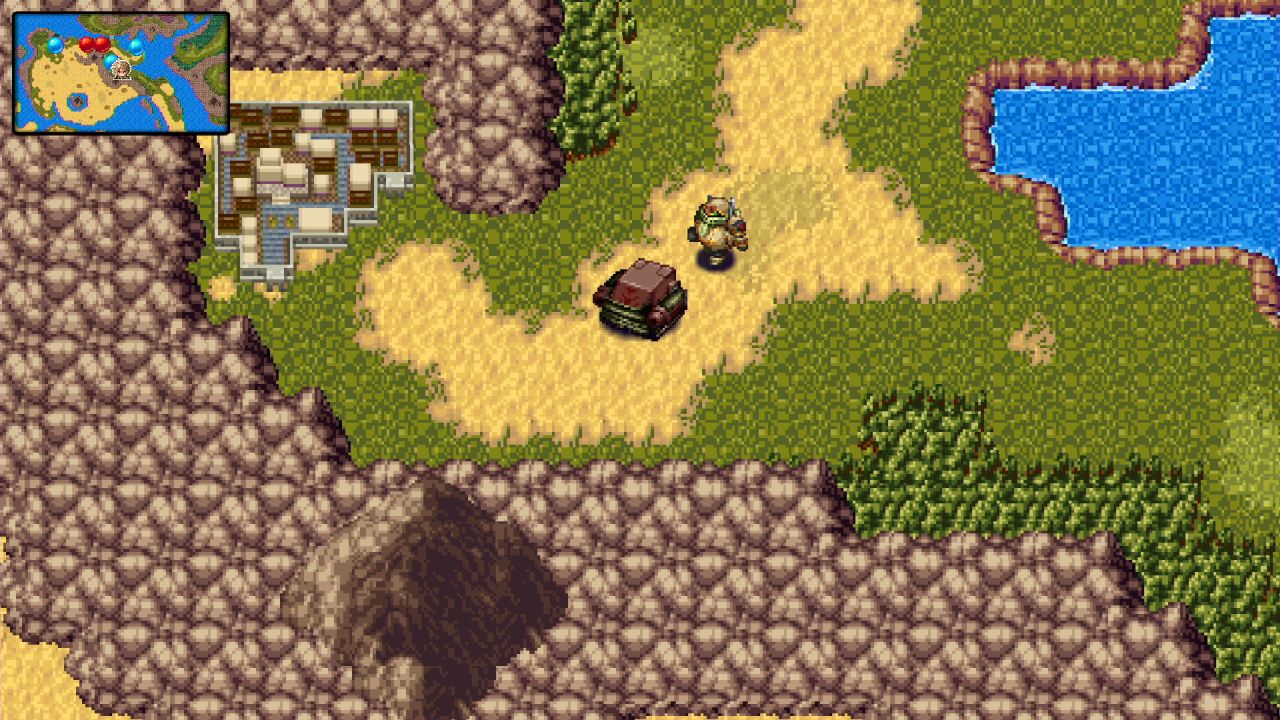Viewport: 1280px width, 720px height.
Task: Select the right red orb marker on the minimap
Action: click(x=102, y=44)
